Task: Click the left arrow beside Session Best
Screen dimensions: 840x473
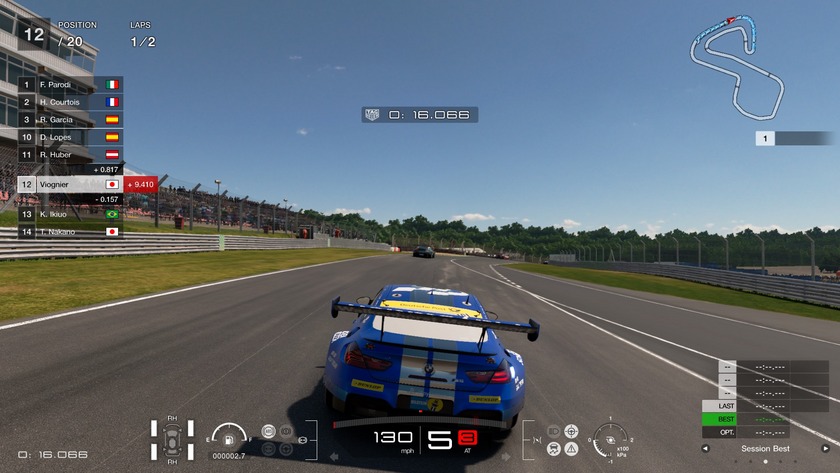Action: 705,449
